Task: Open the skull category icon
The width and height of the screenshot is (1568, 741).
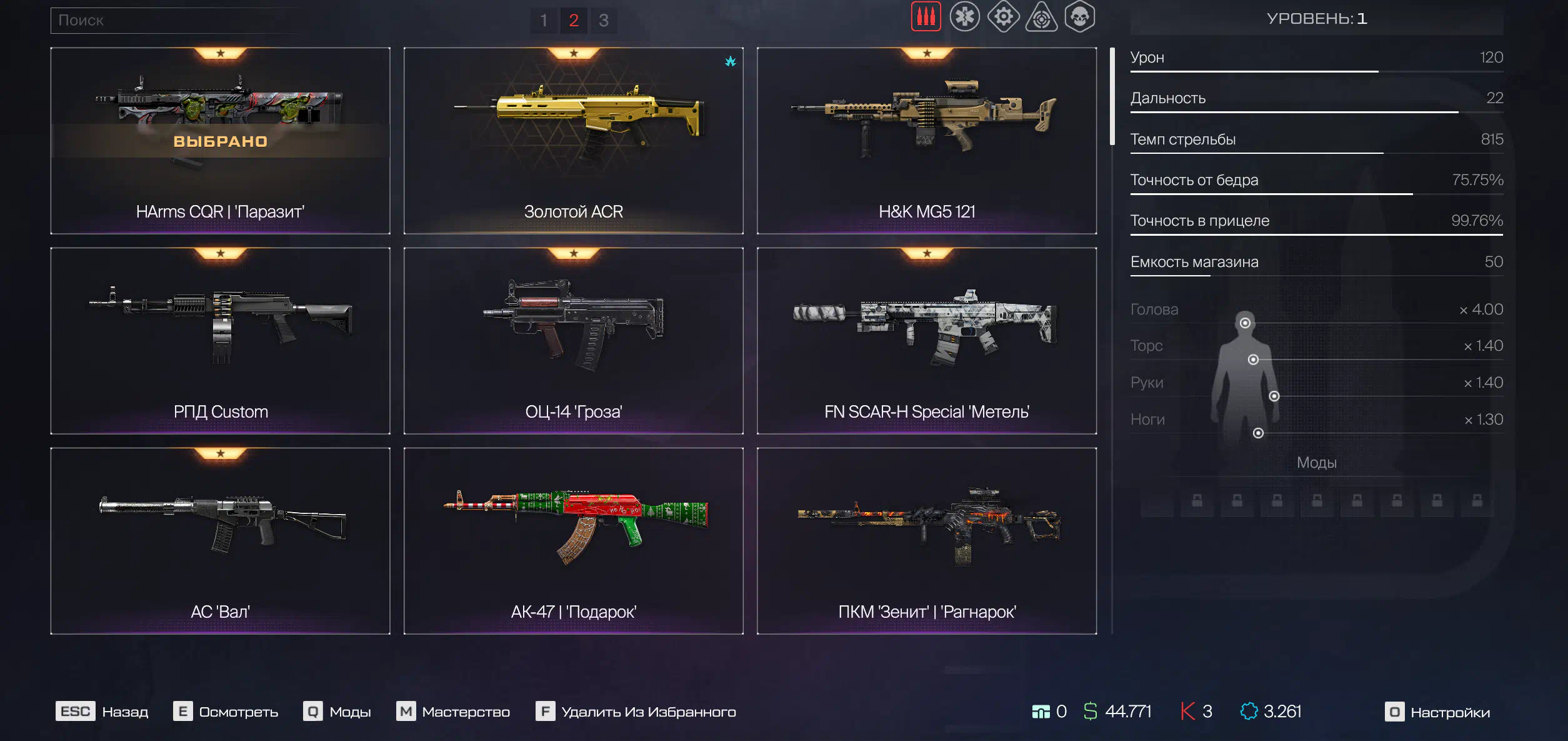Action: coord(1080,17)
